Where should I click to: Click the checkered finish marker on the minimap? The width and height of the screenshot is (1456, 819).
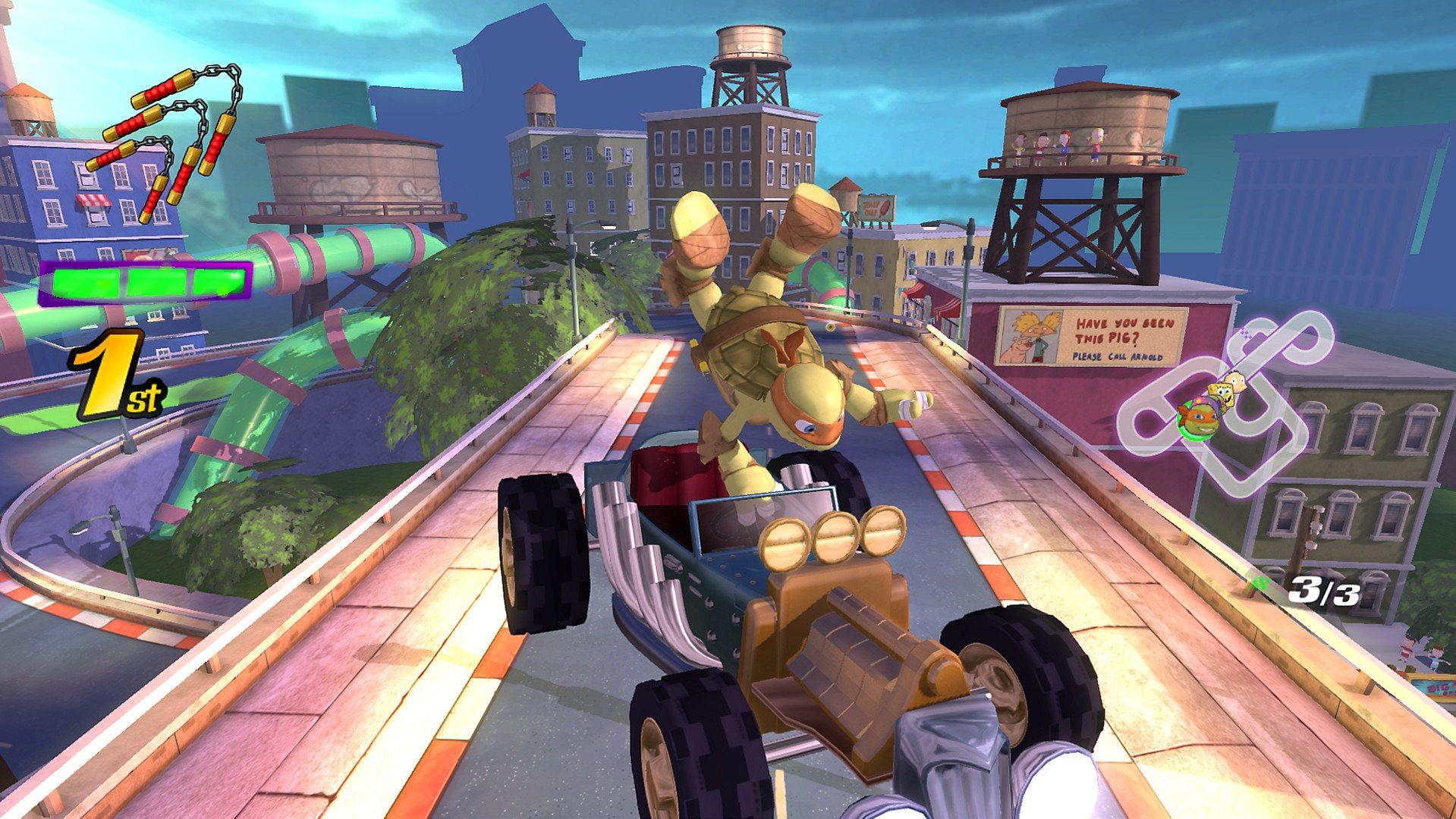pyautogui.click(x=1245, y=333)
